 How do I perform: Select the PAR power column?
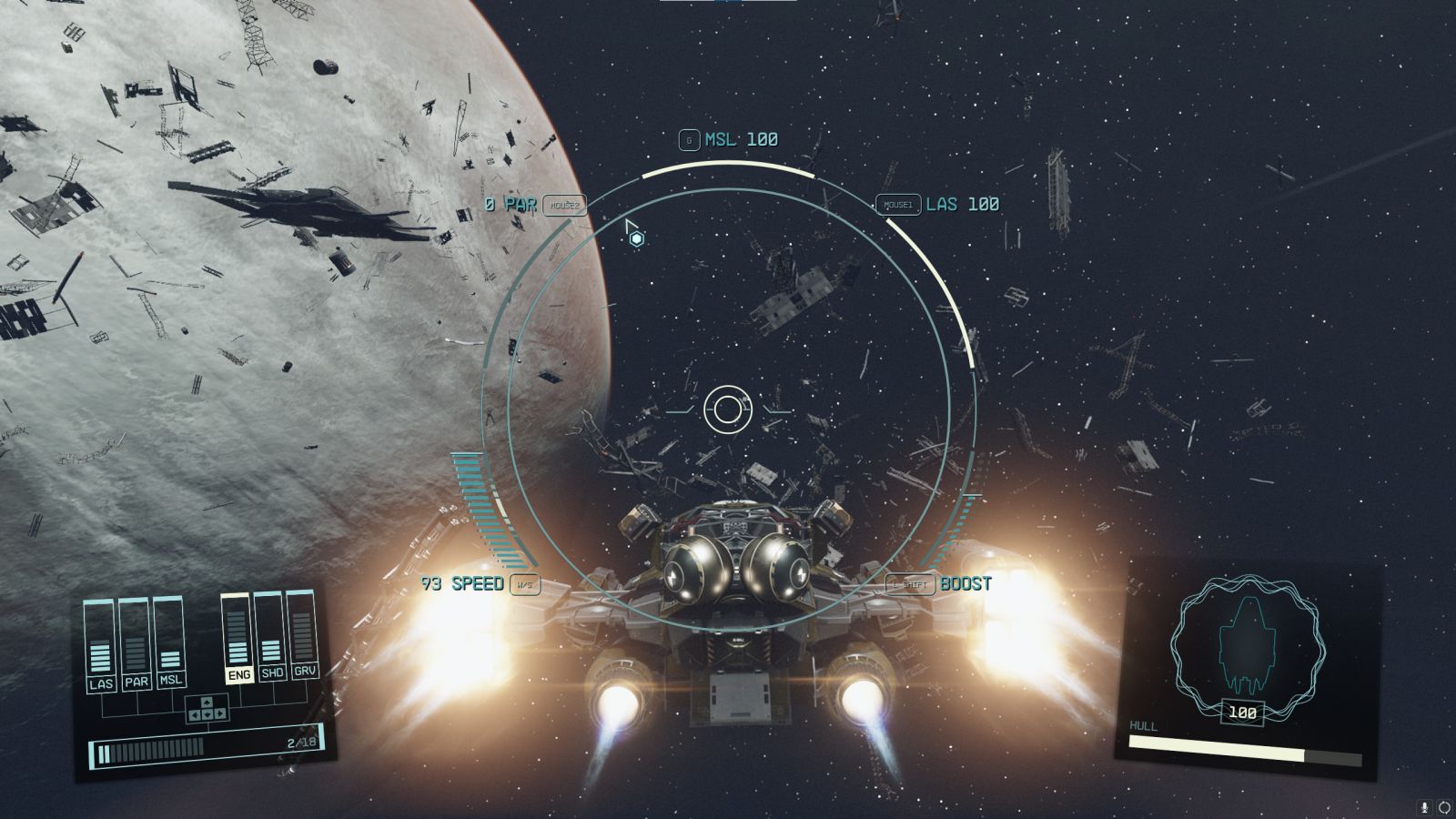point(135,644)
